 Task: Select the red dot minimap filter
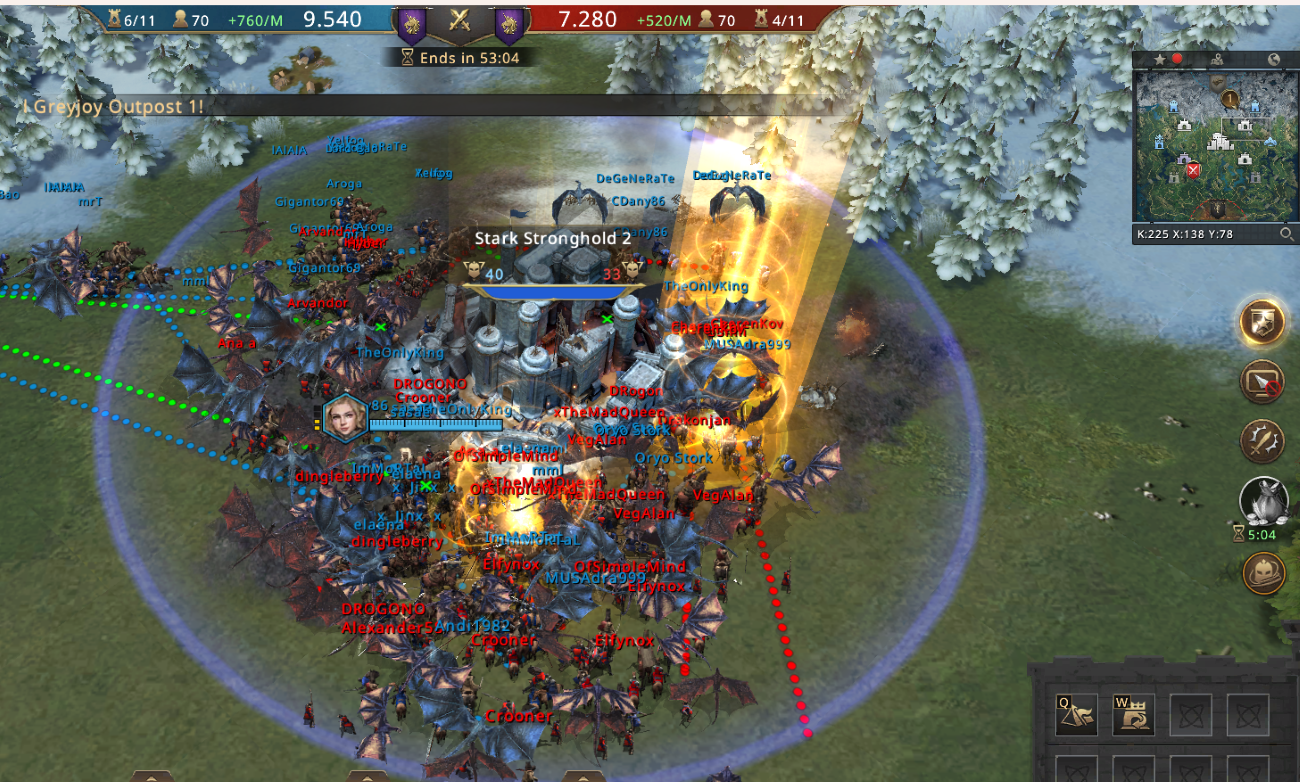tap(1178, 59)
